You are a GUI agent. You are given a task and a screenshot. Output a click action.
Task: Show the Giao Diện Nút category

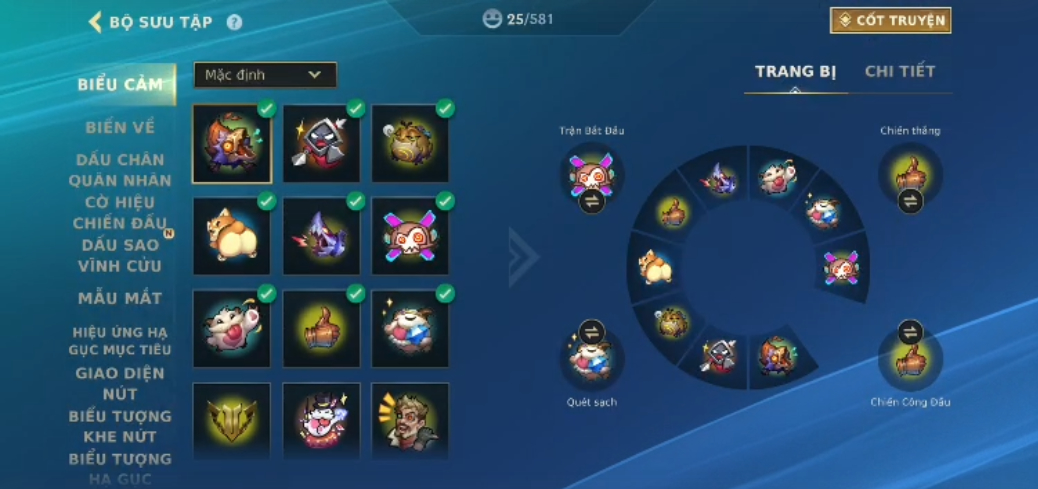tap(120, 384)
